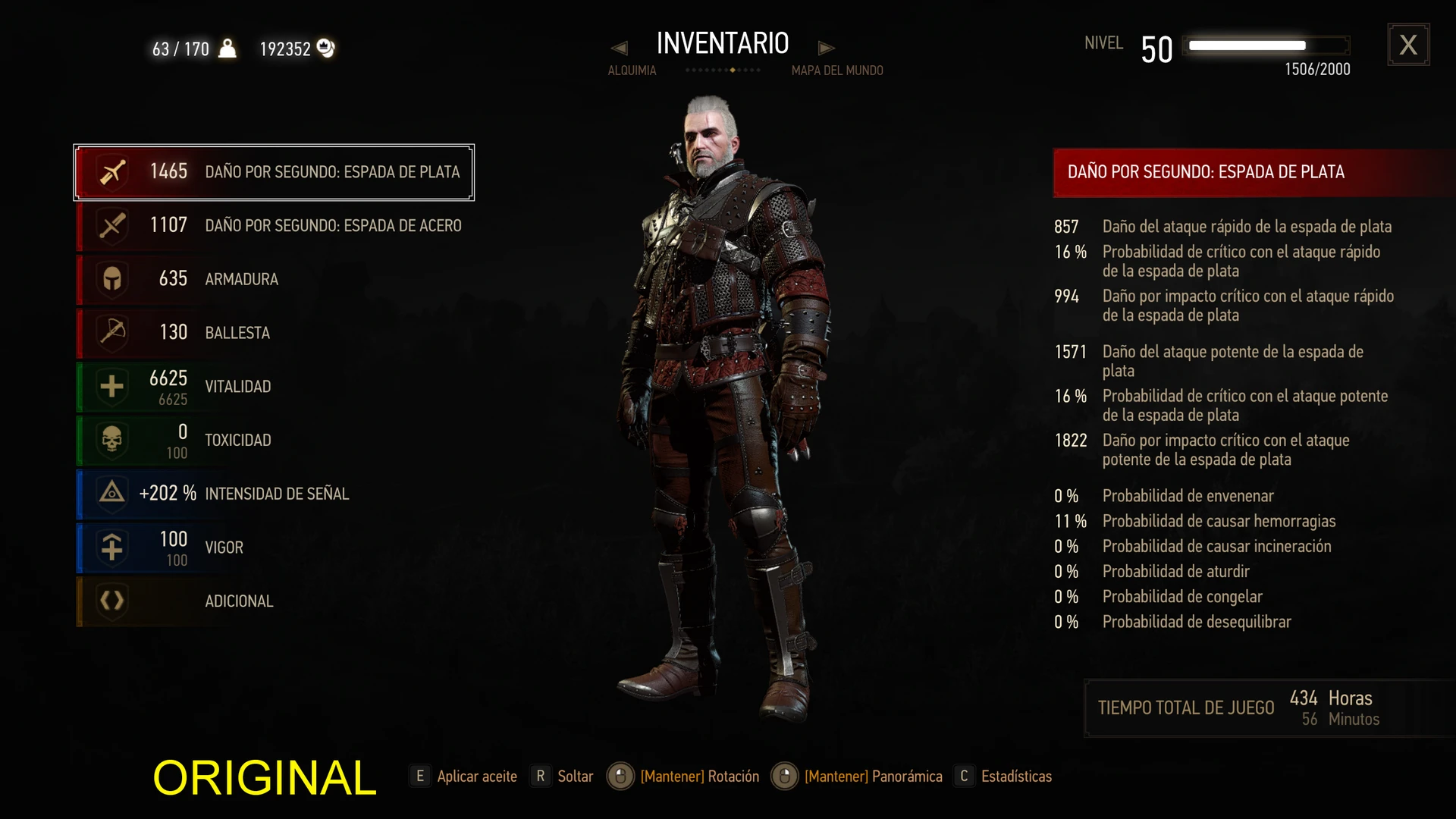Switch to the Mapa del Mundo tab
Image resolution: width=1456 pixels, height=819 pixels.
[837, 71]
